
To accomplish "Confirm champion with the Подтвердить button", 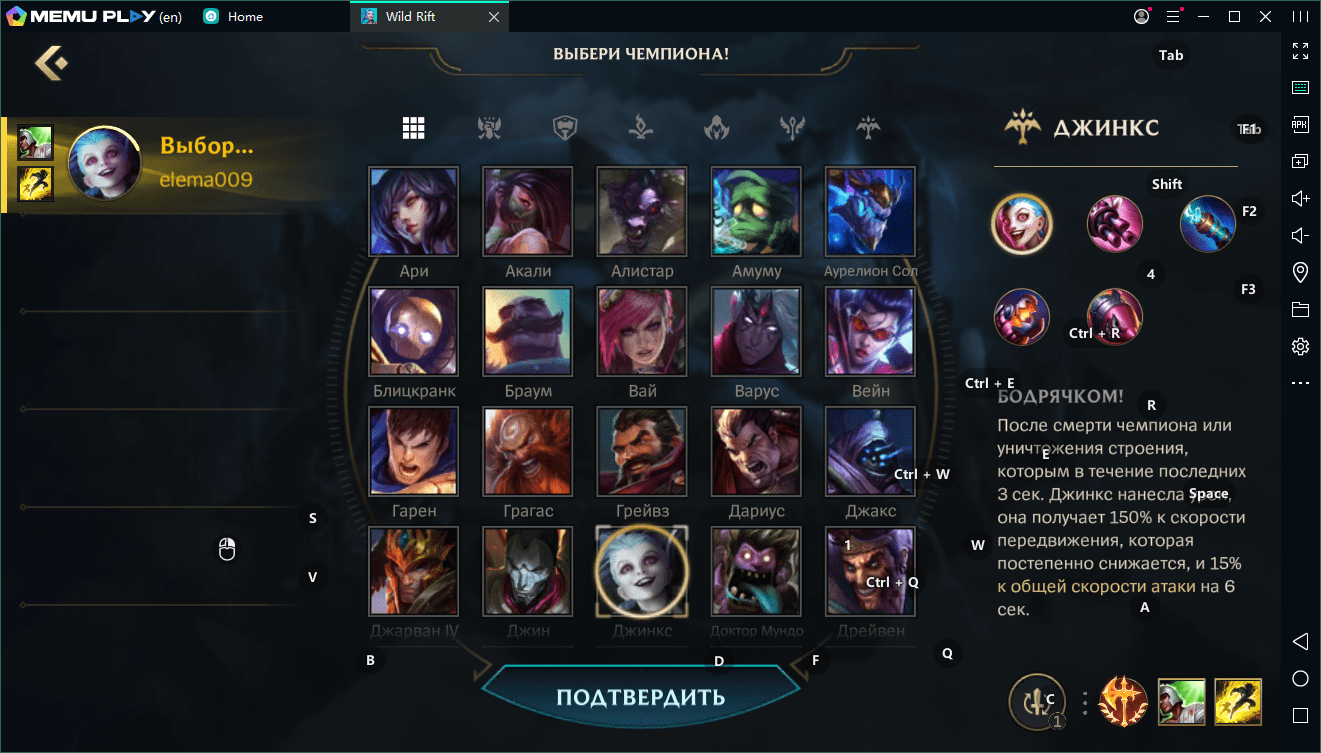I will tap(640, 696).
